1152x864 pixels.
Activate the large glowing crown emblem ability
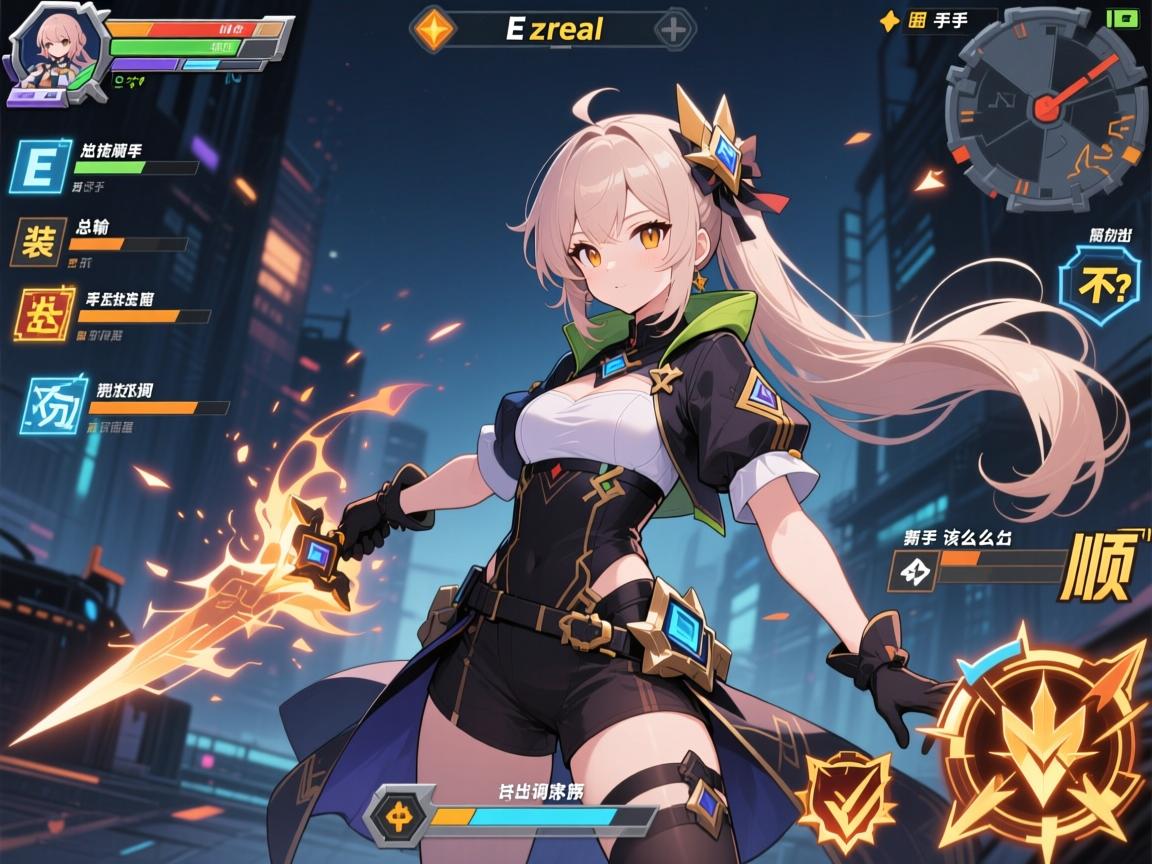[x=1043, y=741]
